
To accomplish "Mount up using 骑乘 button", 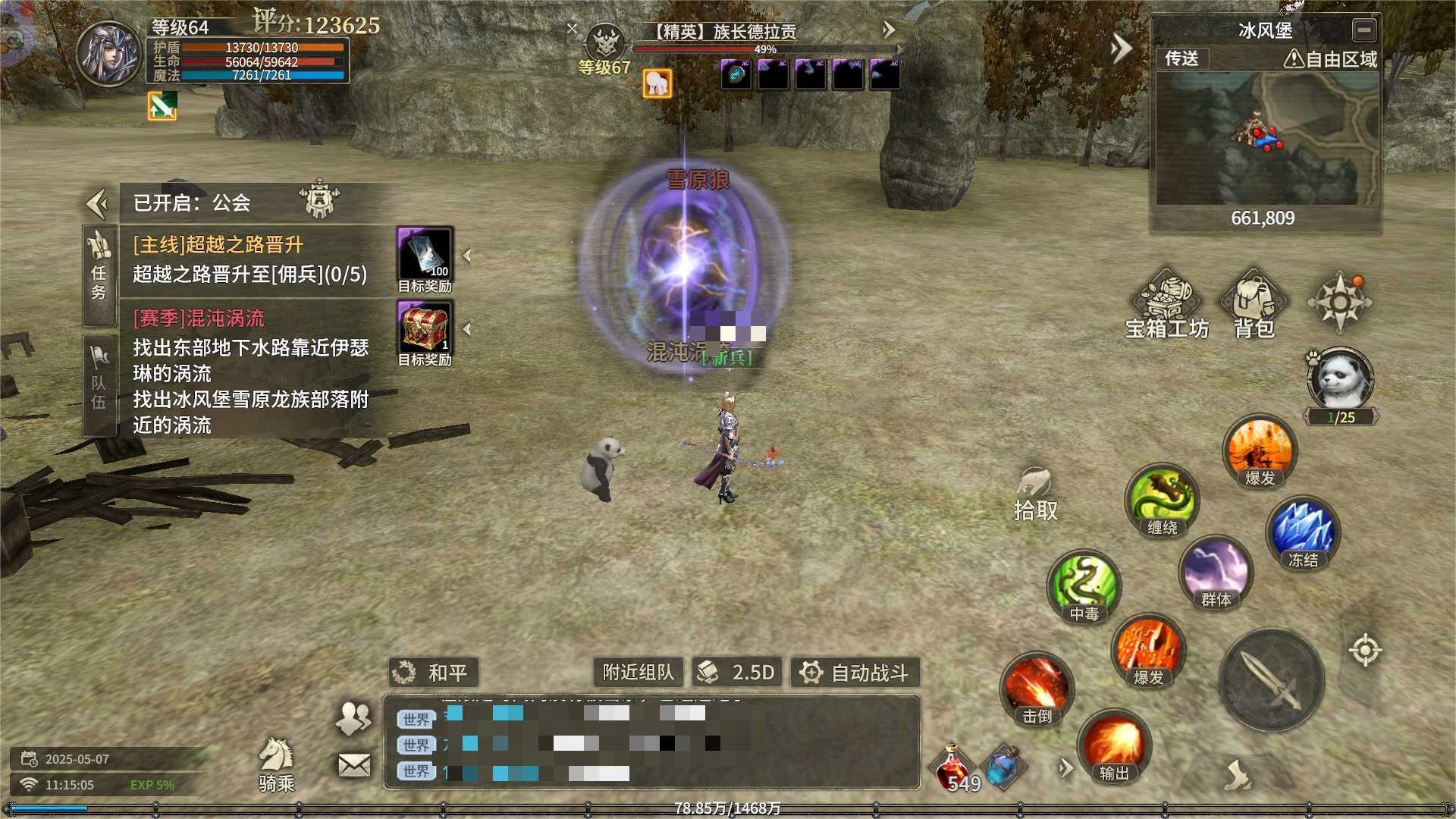I will (x=276, y=764).
